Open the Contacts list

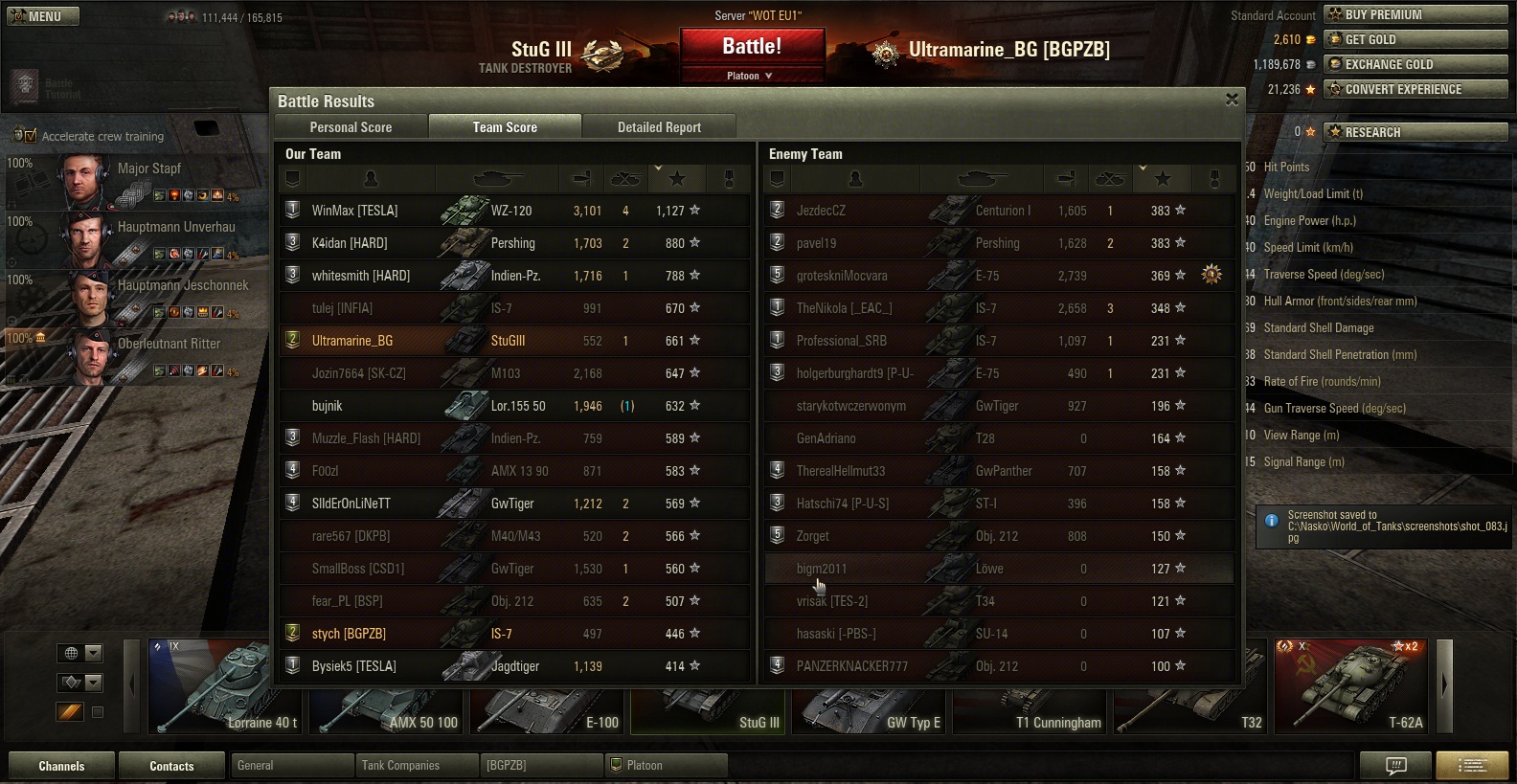click(x=171, y=766)
